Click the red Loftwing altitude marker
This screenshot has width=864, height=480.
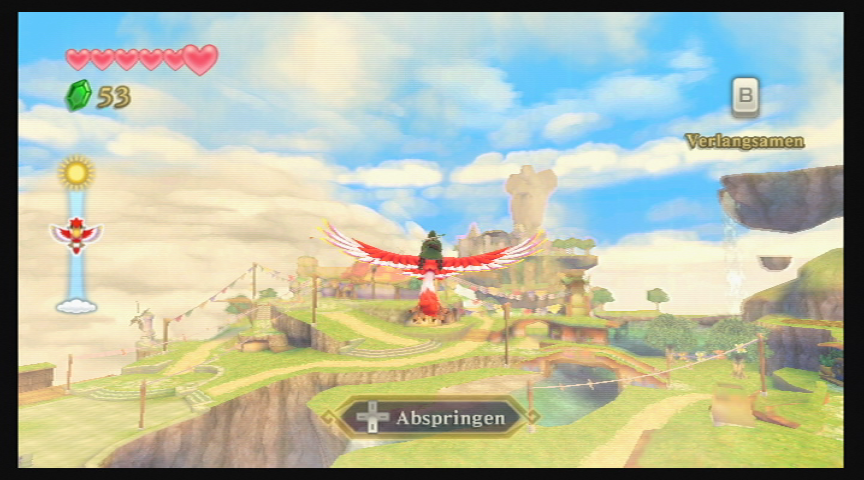76,236
